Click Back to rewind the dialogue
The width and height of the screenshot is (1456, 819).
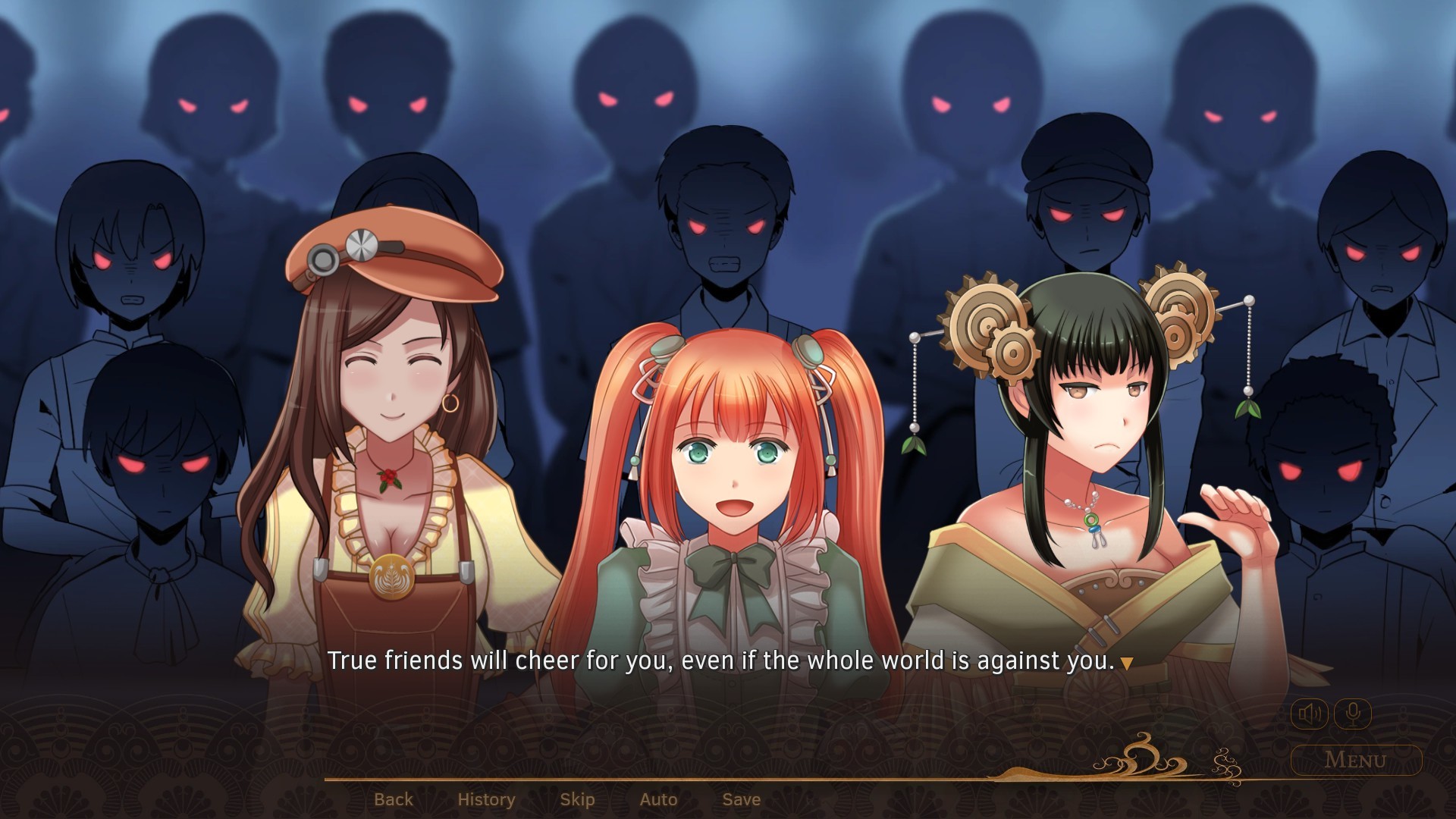(395, 799)
